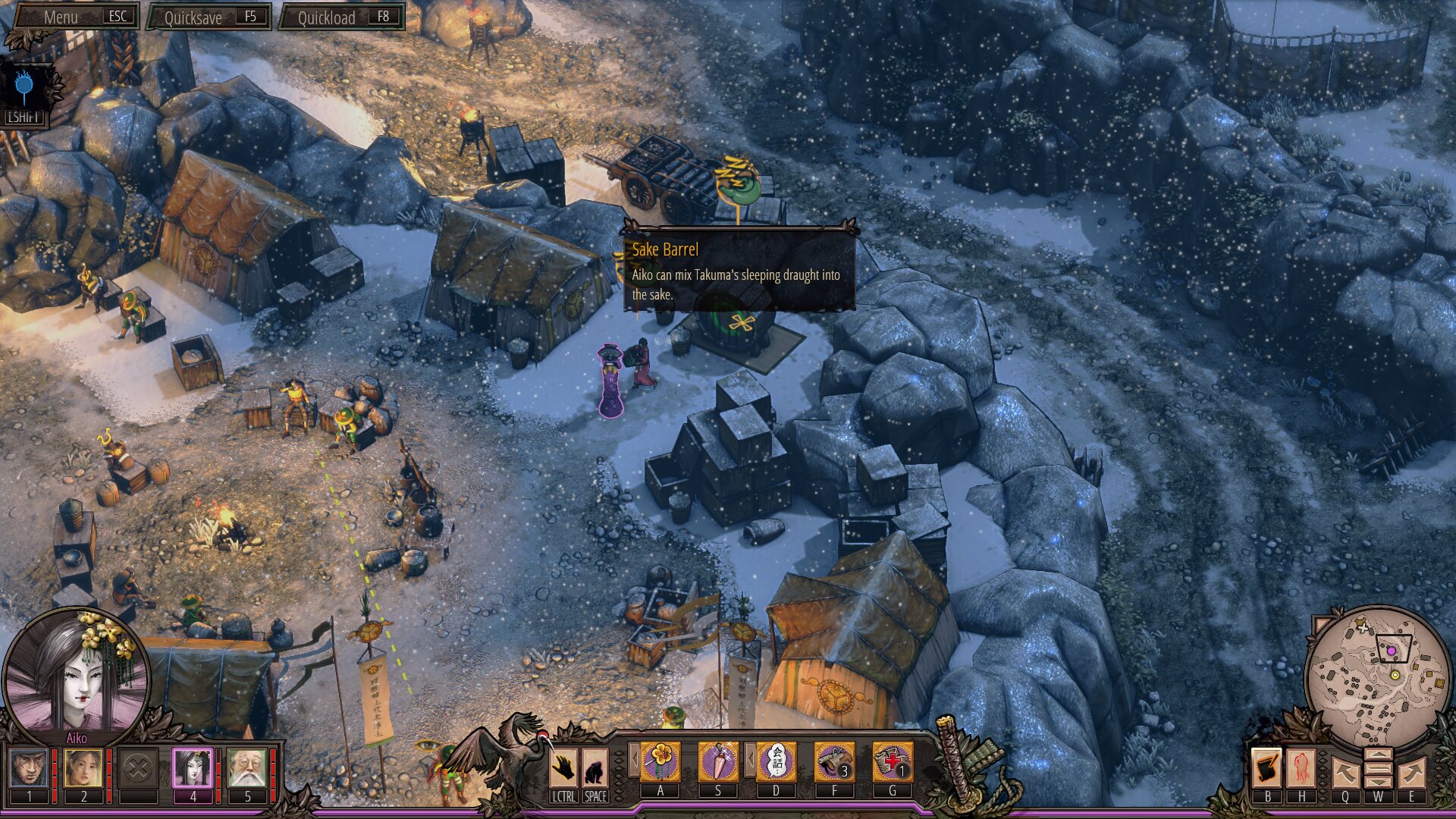Select the hooded ninja character portrait
This screenshot has height=819, width=1456.
pos(29,768)
